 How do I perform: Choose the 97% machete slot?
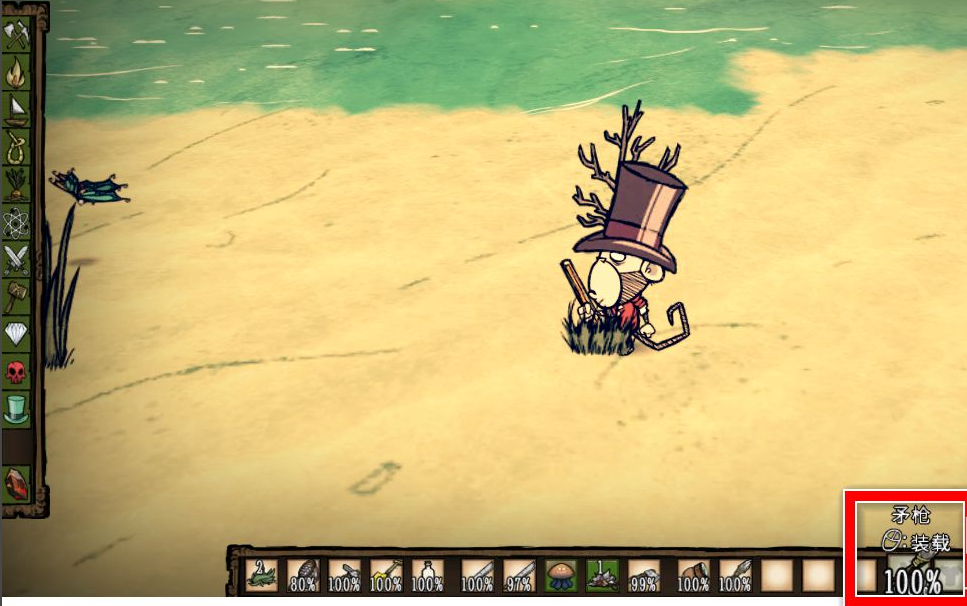click(x=519, y=575)
